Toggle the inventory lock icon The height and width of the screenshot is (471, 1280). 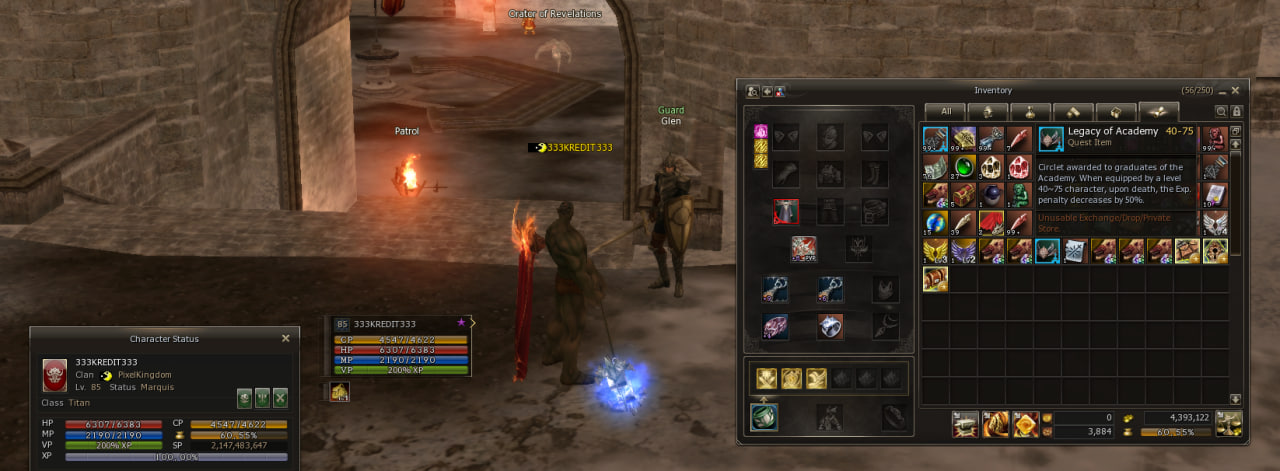1236,112
